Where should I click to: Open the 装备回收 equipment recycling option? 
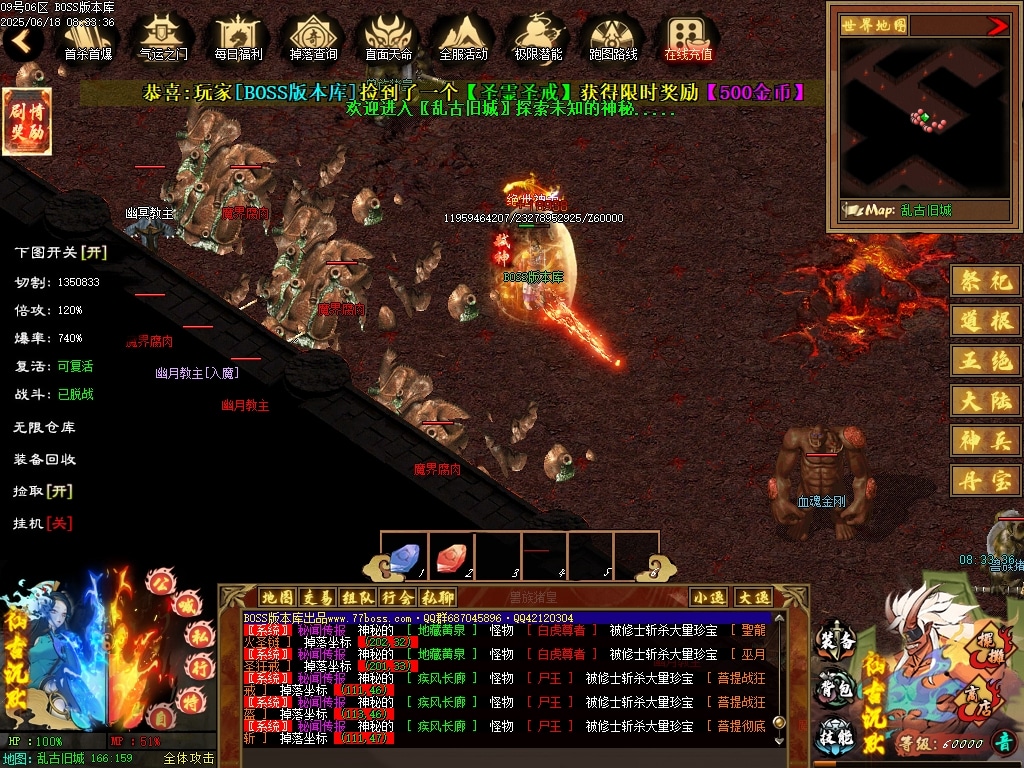click(x=44, y=459)
